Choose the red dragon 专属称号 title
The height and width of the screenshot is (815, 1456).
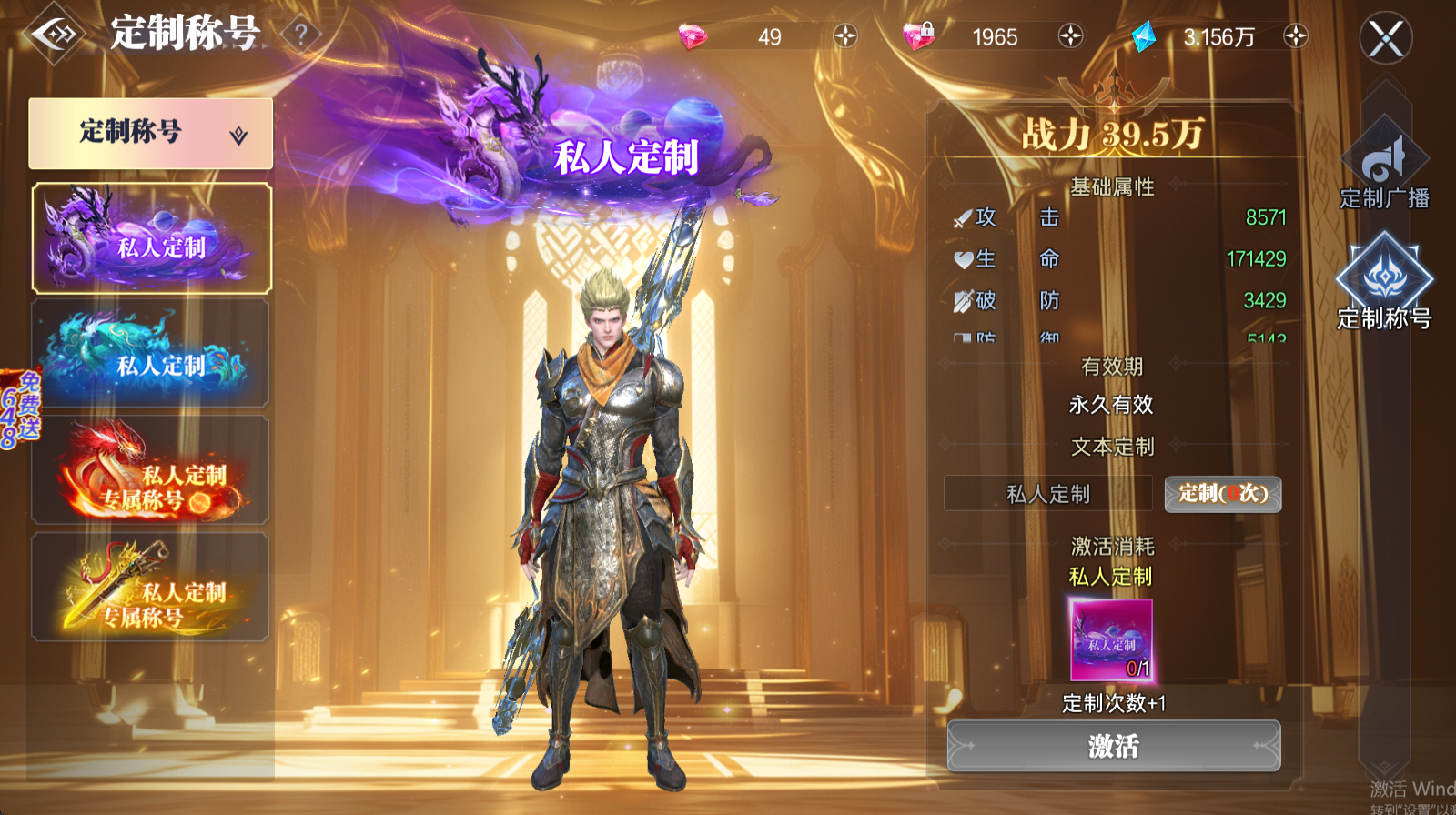(151, 470)
